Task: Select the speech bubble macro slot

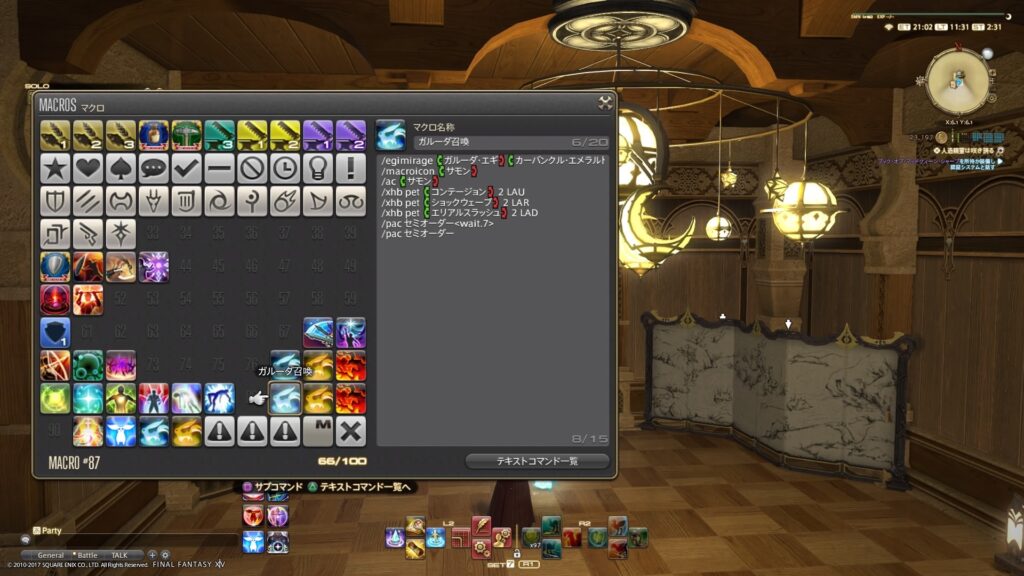Action: tap(154, 167)
